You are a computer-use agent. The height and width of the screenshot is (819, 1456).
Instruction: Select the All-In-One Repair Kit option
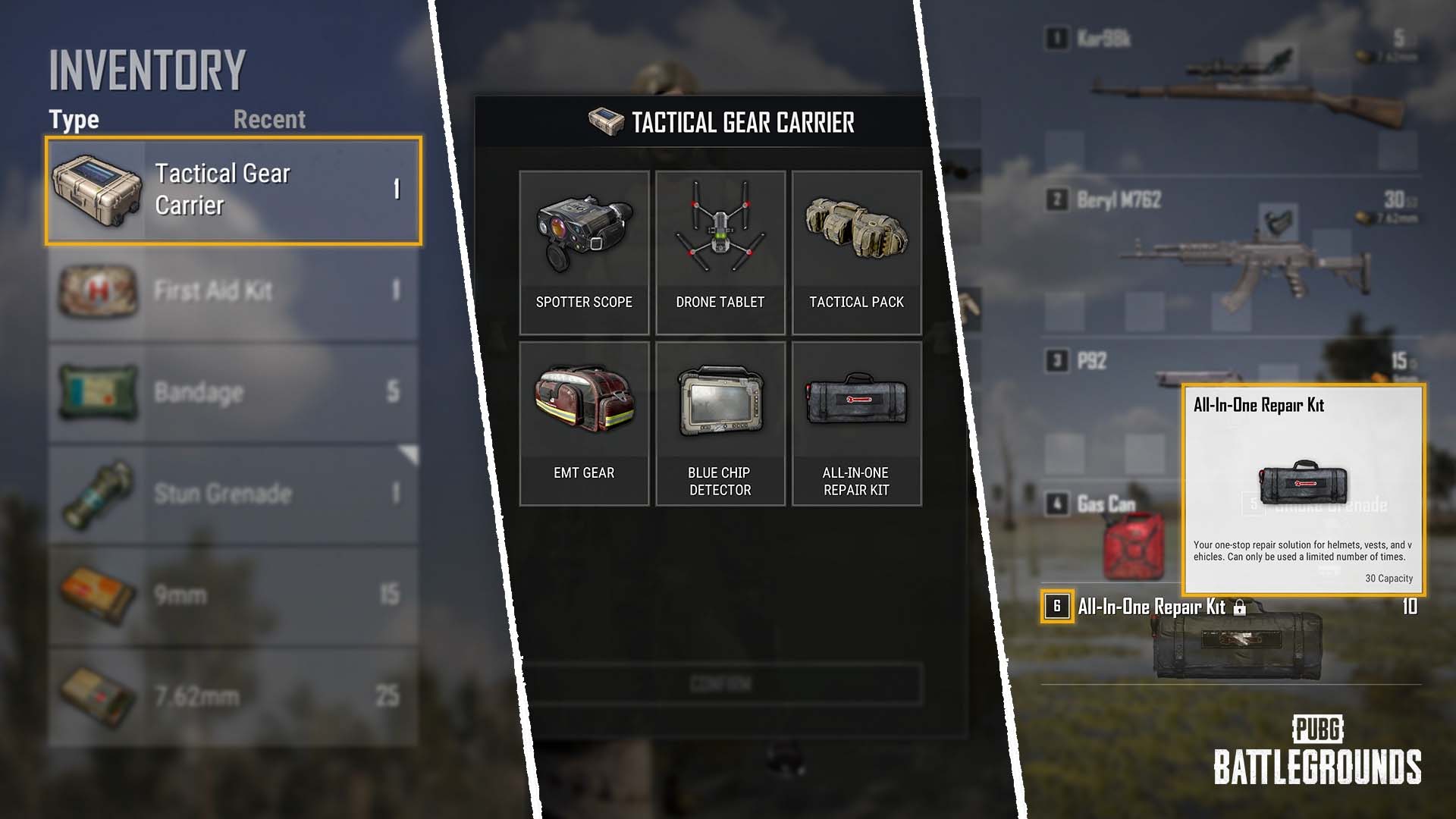click(856, 425)
